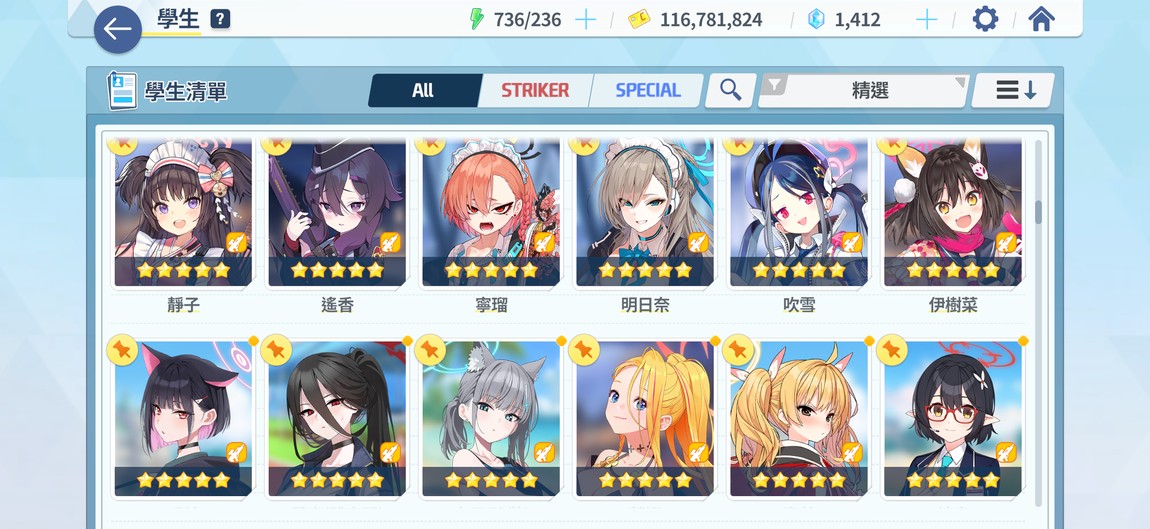Viewport: 1150px width, 529px height.
Task: Toggle the sort order button
Action: point(1015,91)
